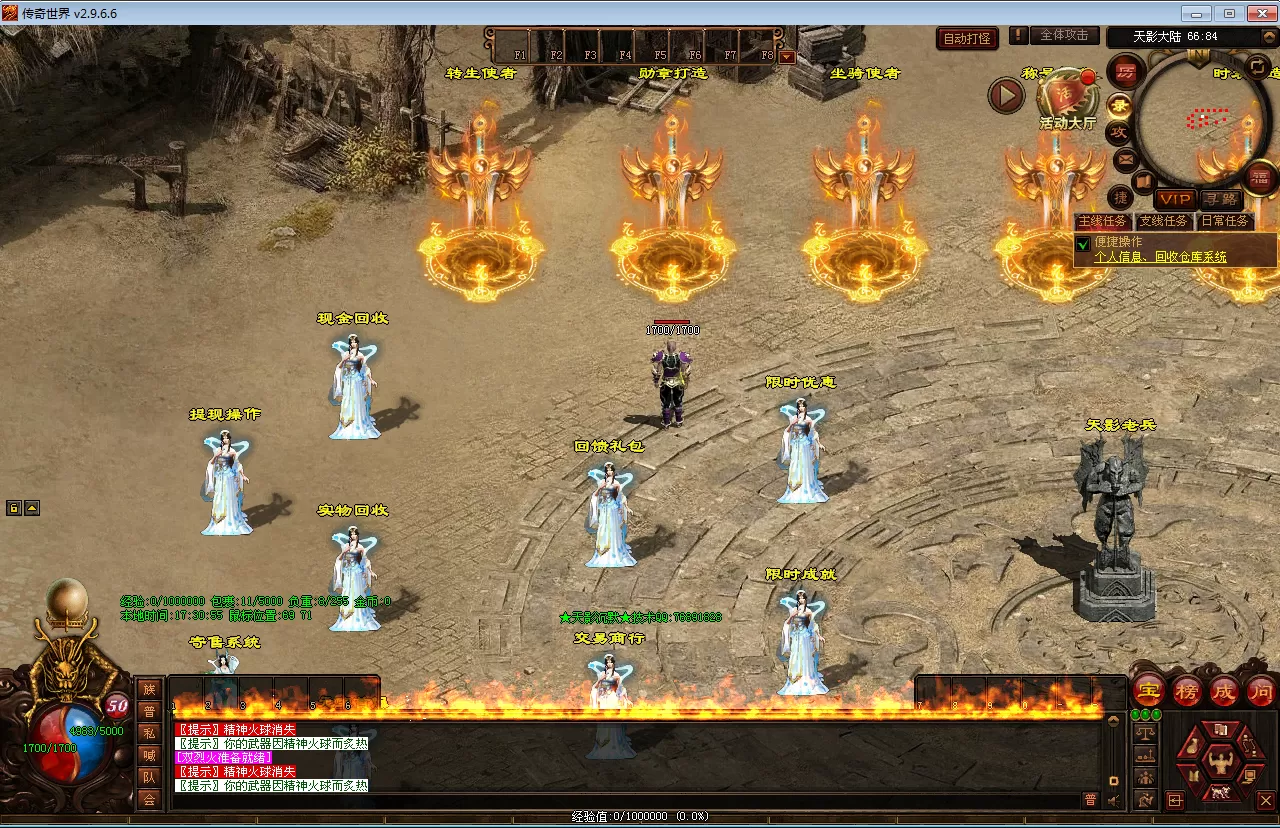The height and width of the screenshot is (828, 1280).
Task: Open the mail envelope icon
Action: coord(1125,159)
